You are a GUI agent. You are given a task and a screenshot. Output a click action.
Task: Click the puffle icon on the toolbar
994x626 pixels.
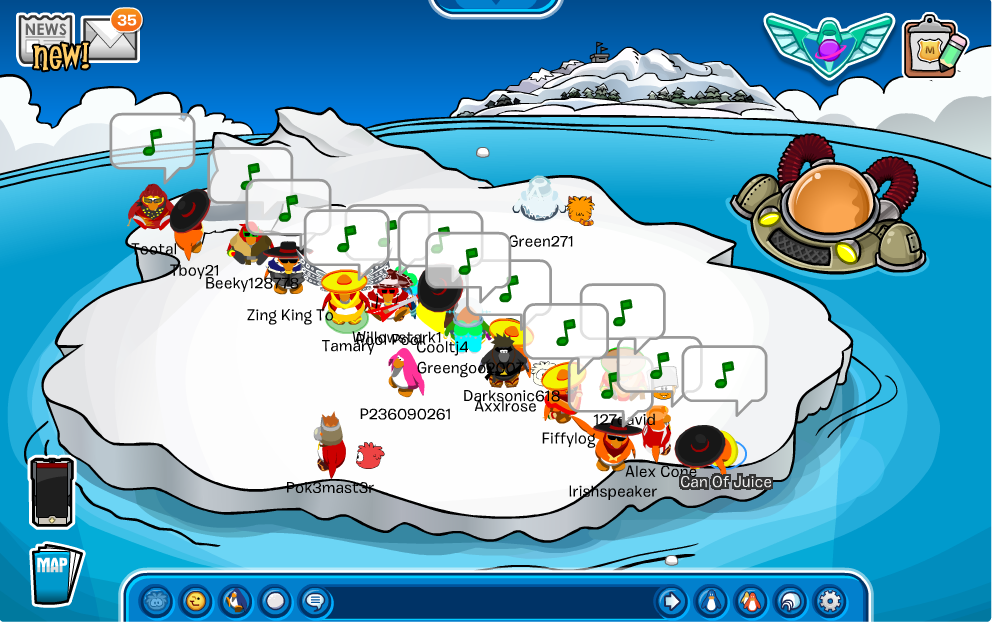point(156,601)
